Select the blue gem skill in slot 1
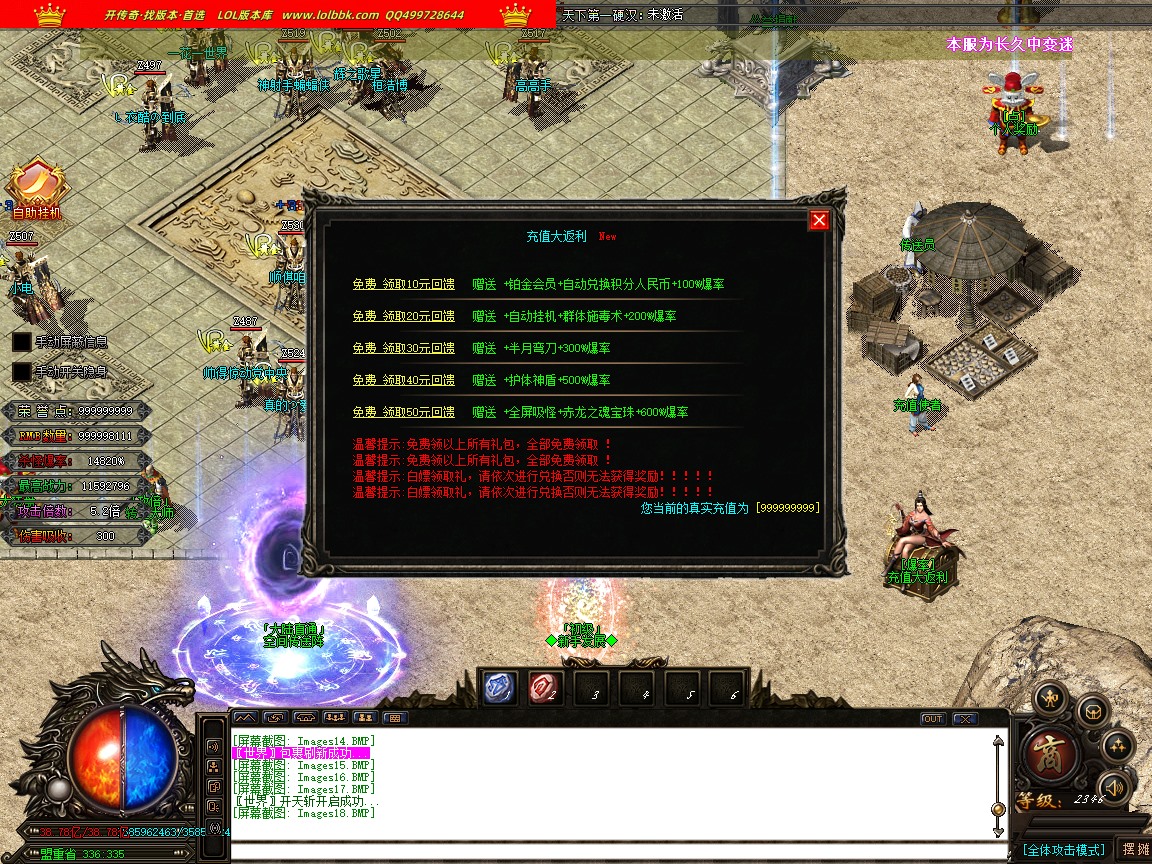The height and width of the screenshot is (864, 1152). pos(499,687)
